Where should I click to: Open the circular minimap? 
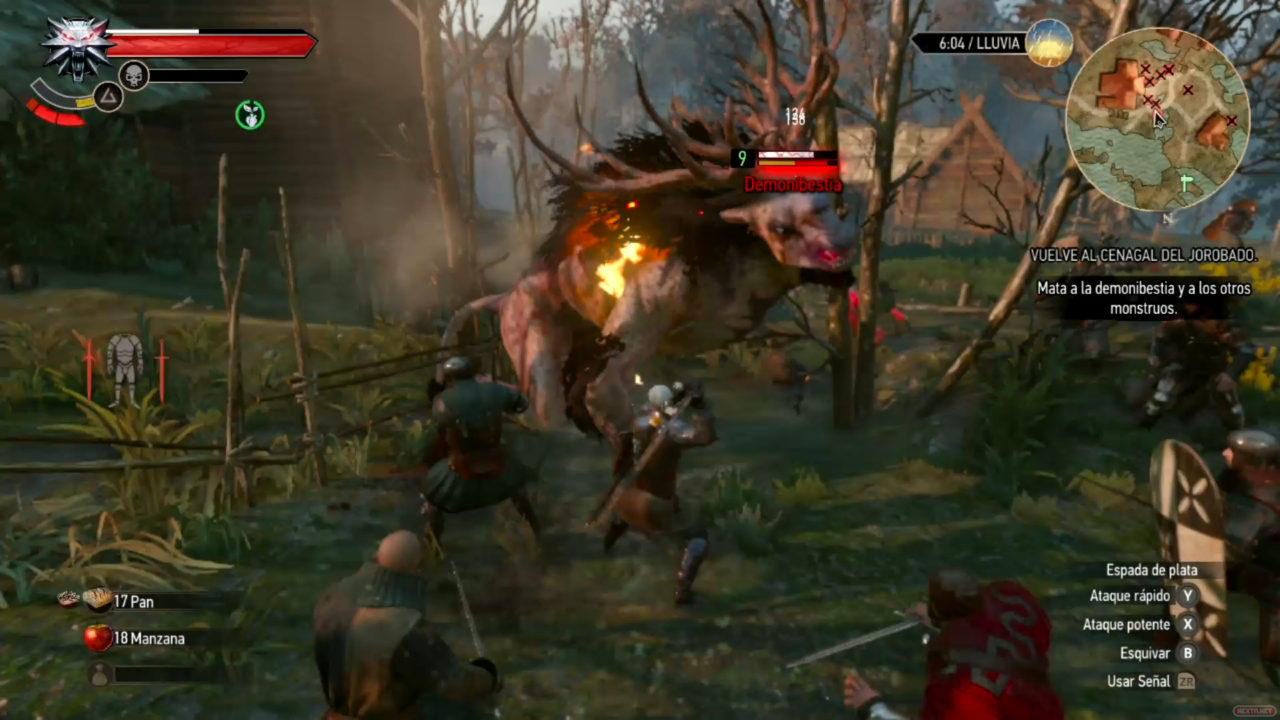tap(1157, 120)
